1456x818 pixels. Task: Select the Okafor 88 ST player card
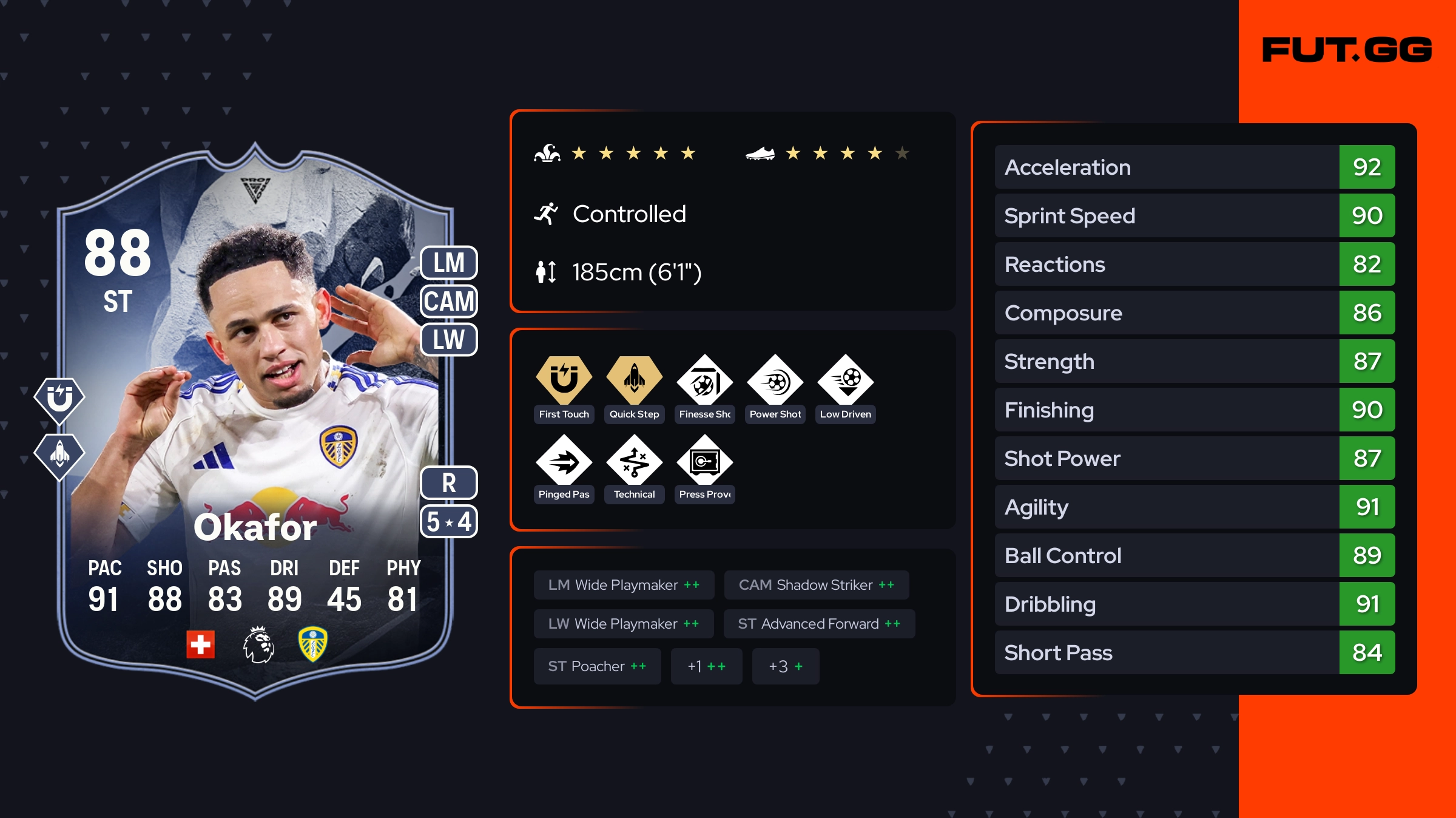tap(255, 425)
